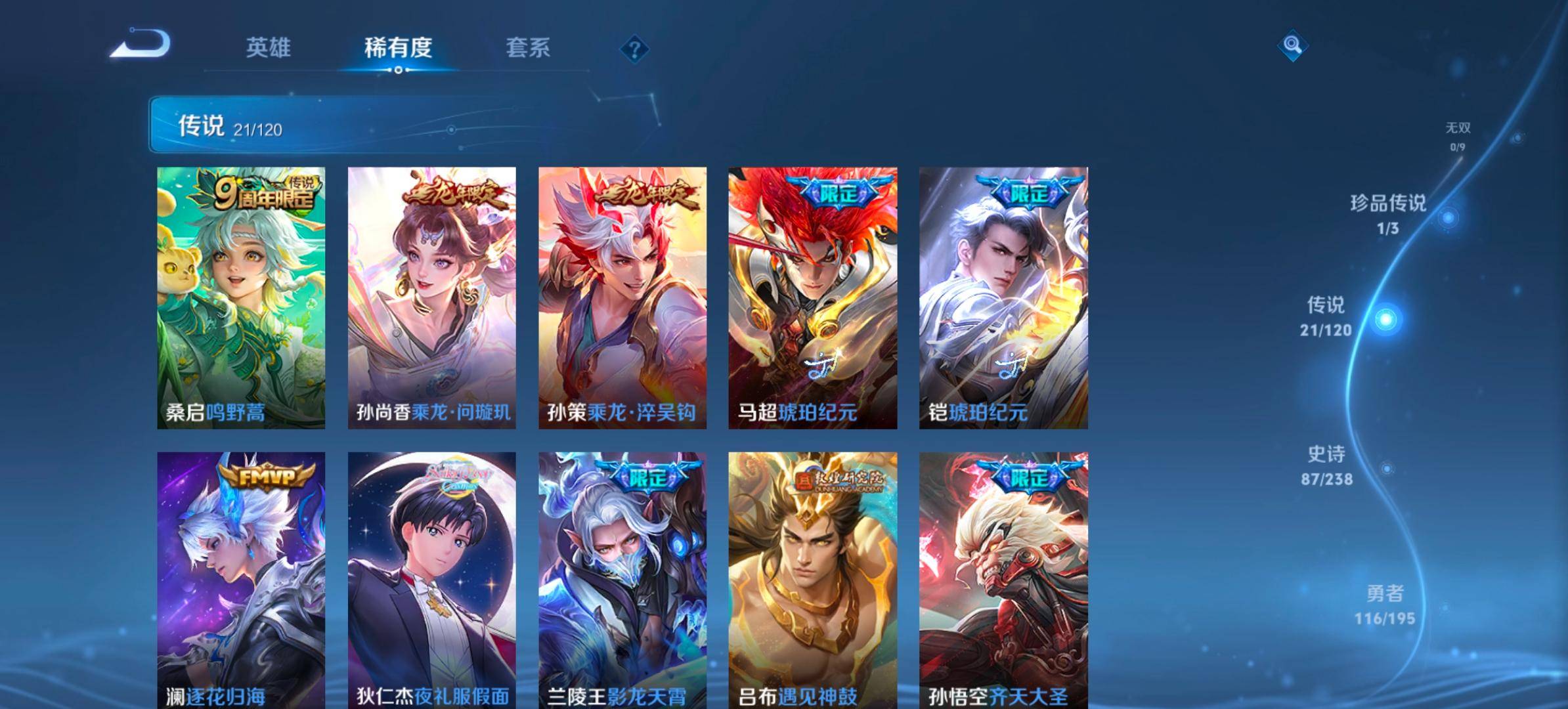The height and width of the screenshot is (709, 1568).
Task: Jump to 珍品传说 rarity section
Action: coord(1388,214)
